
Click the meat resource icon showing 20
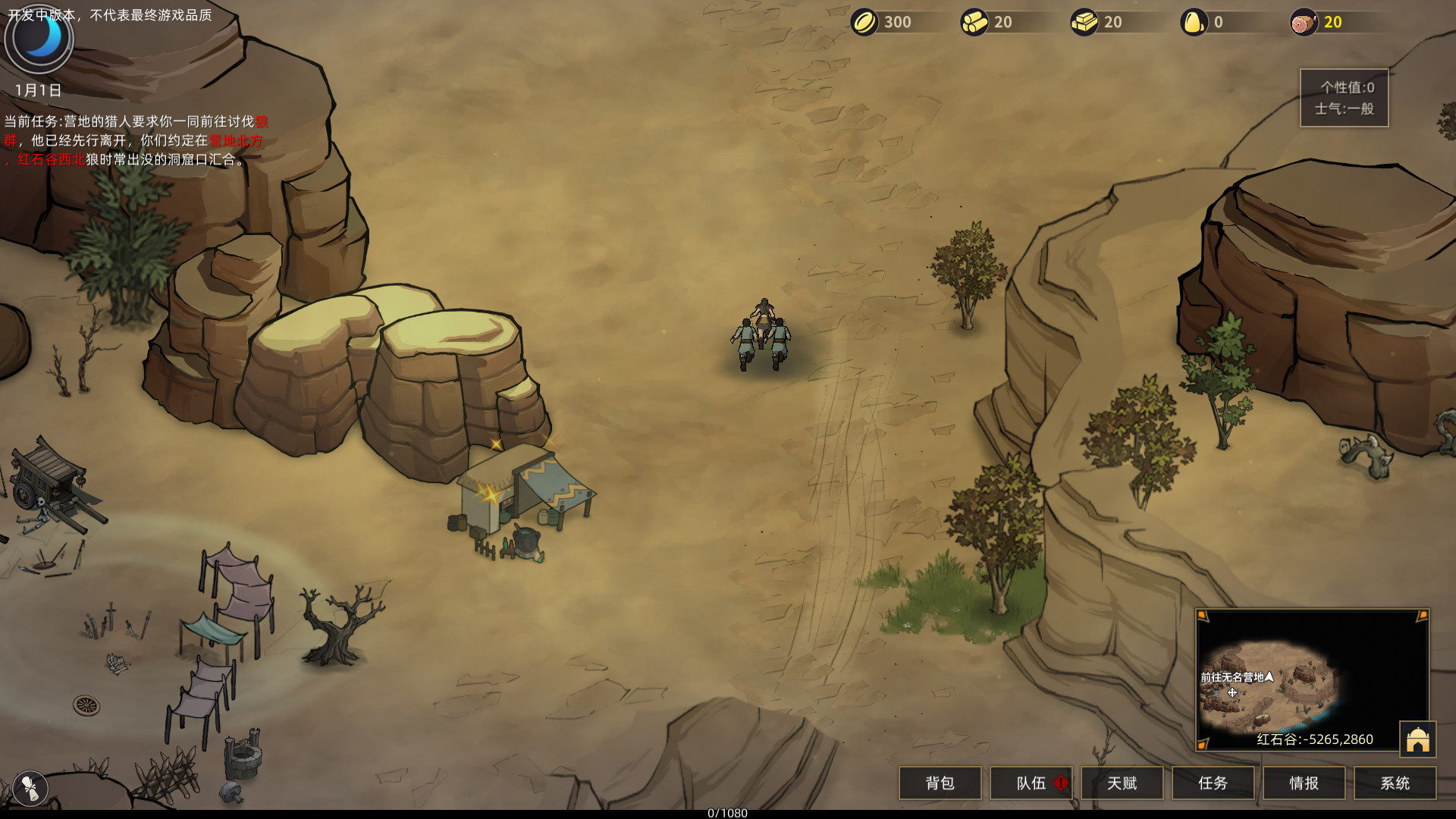1303,22
